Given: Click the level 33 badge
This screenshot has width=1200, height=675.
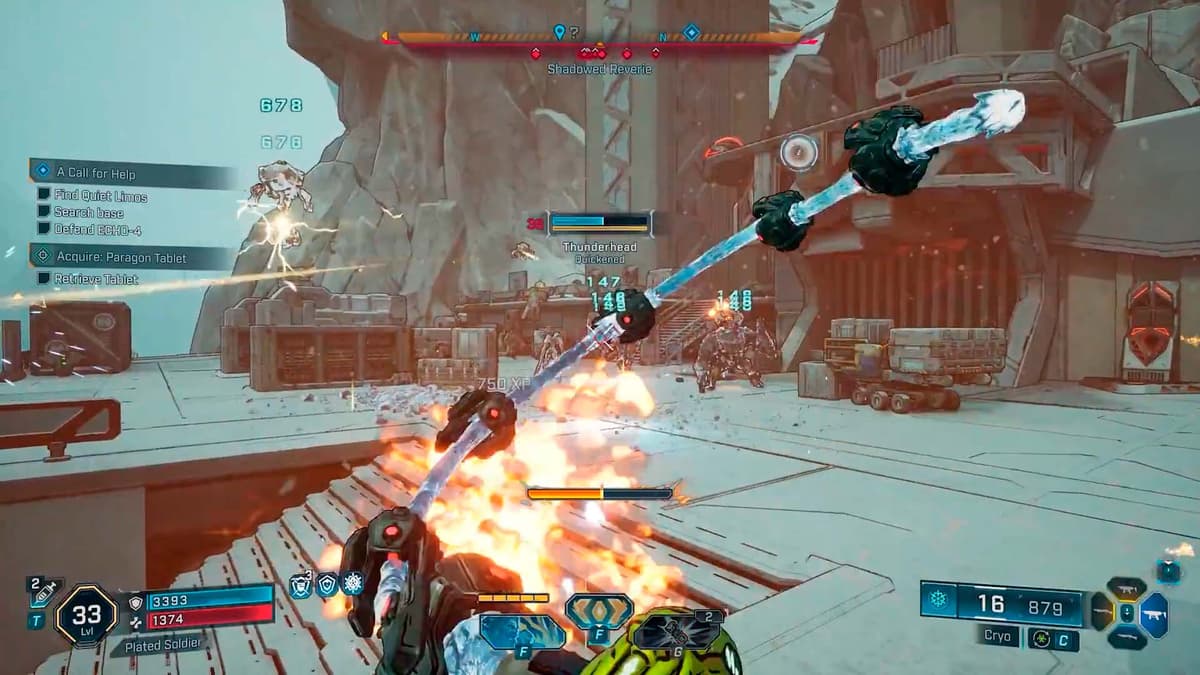Looking at the screenshot, I should tap(86, 615).
